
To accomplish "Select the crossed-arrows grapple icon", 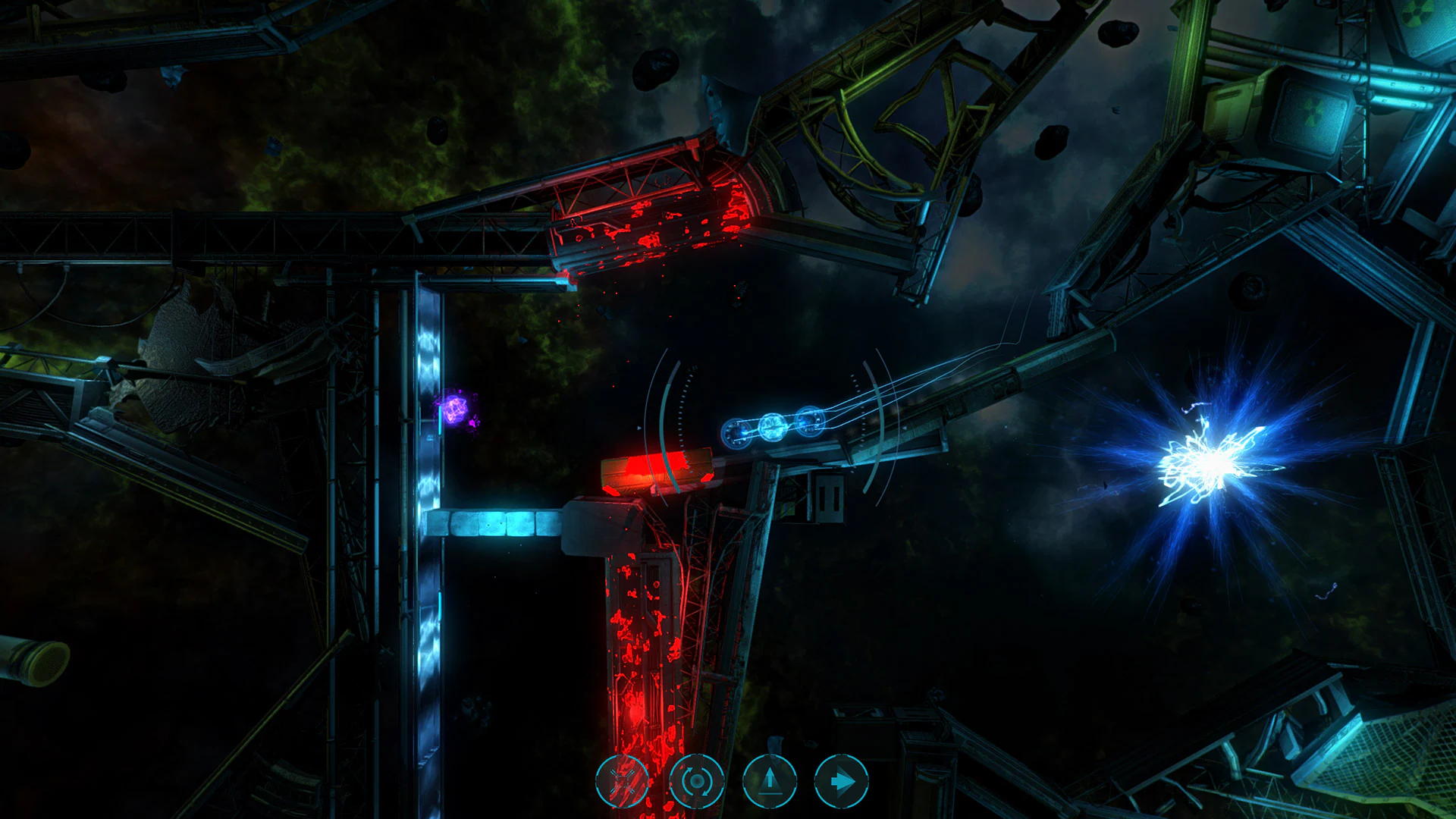I will click(623, 781).
